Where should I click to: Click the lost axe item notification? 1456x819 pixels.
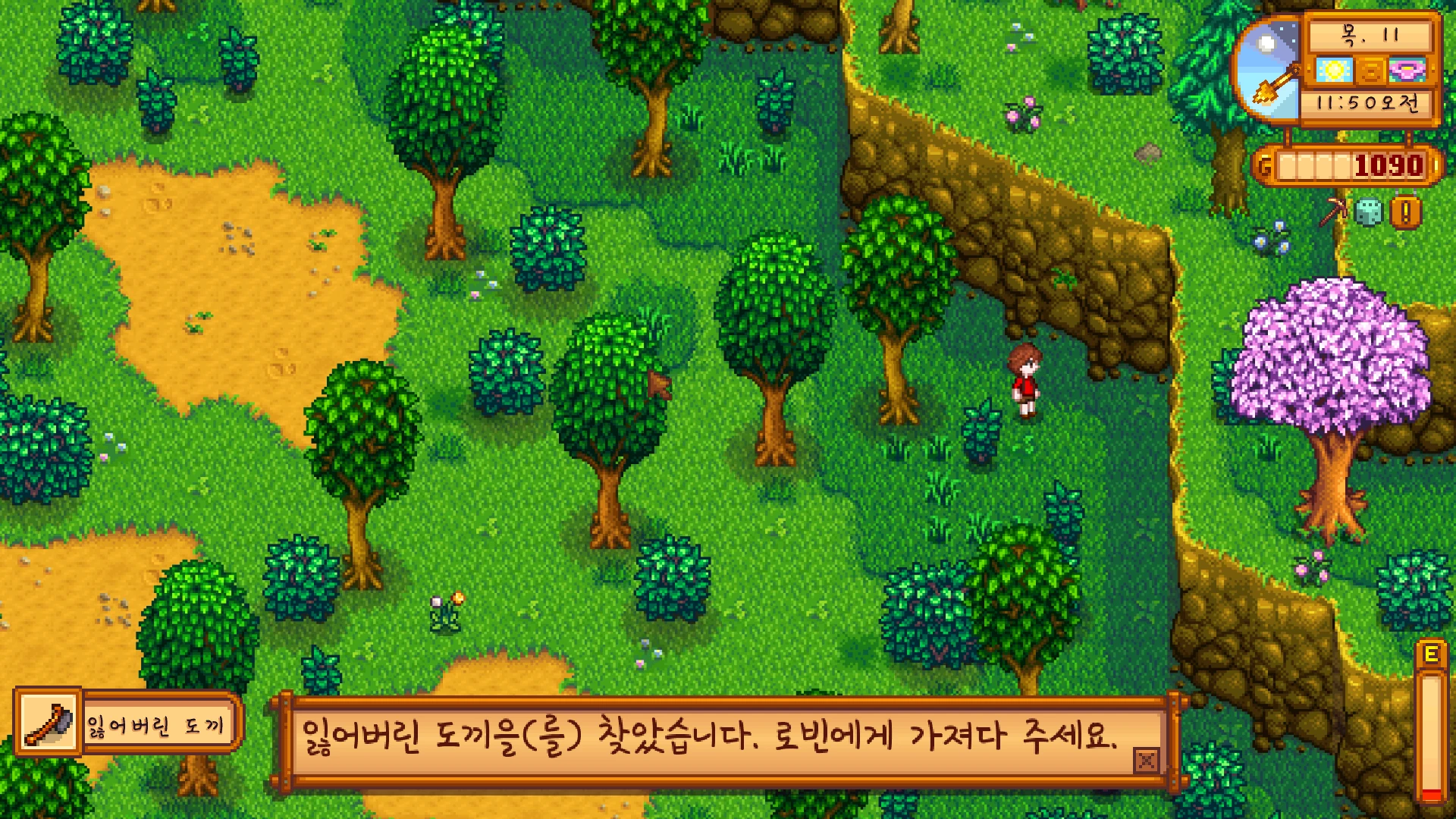pos(127,723)
